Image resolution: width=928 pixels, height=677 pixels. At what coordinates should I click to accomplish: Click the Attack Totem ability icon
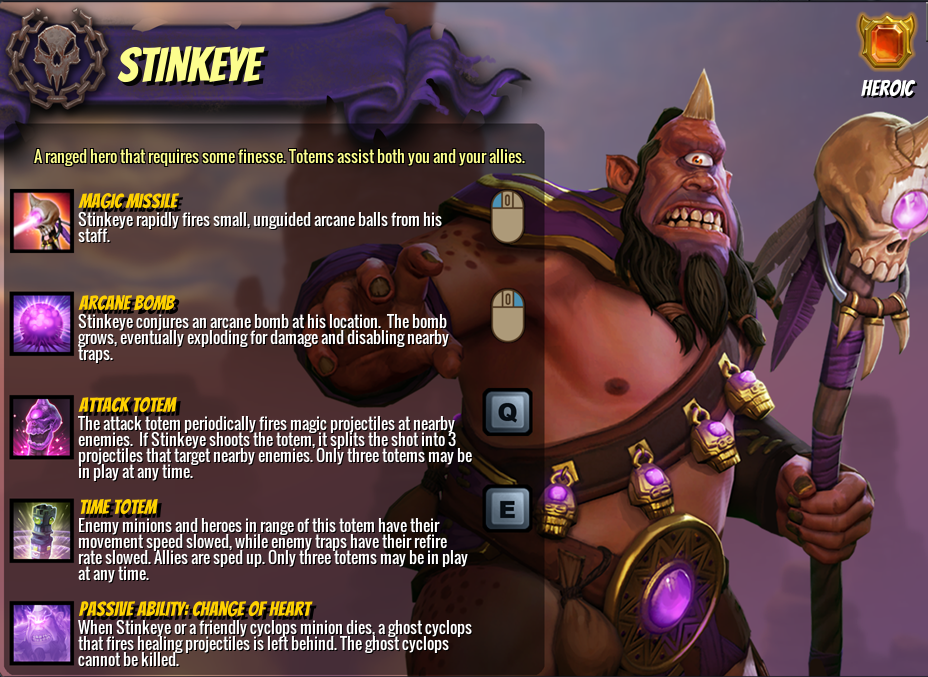(42, 426)
